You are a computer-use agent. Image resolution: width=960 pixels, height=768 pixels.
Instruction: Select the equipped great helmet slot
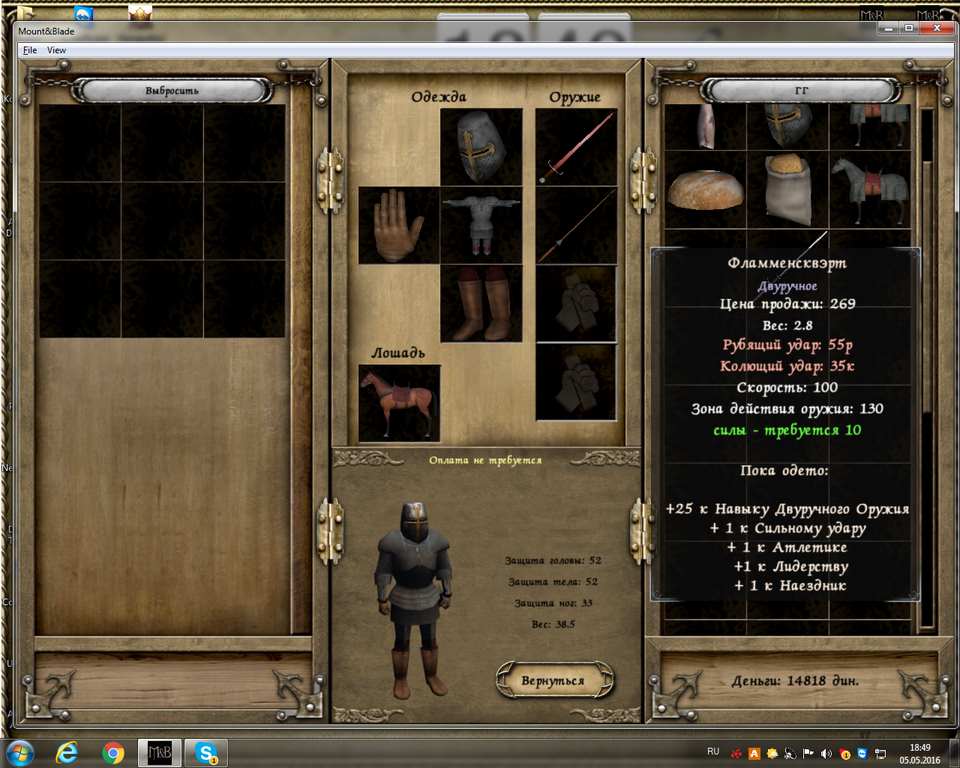[481, 147]
